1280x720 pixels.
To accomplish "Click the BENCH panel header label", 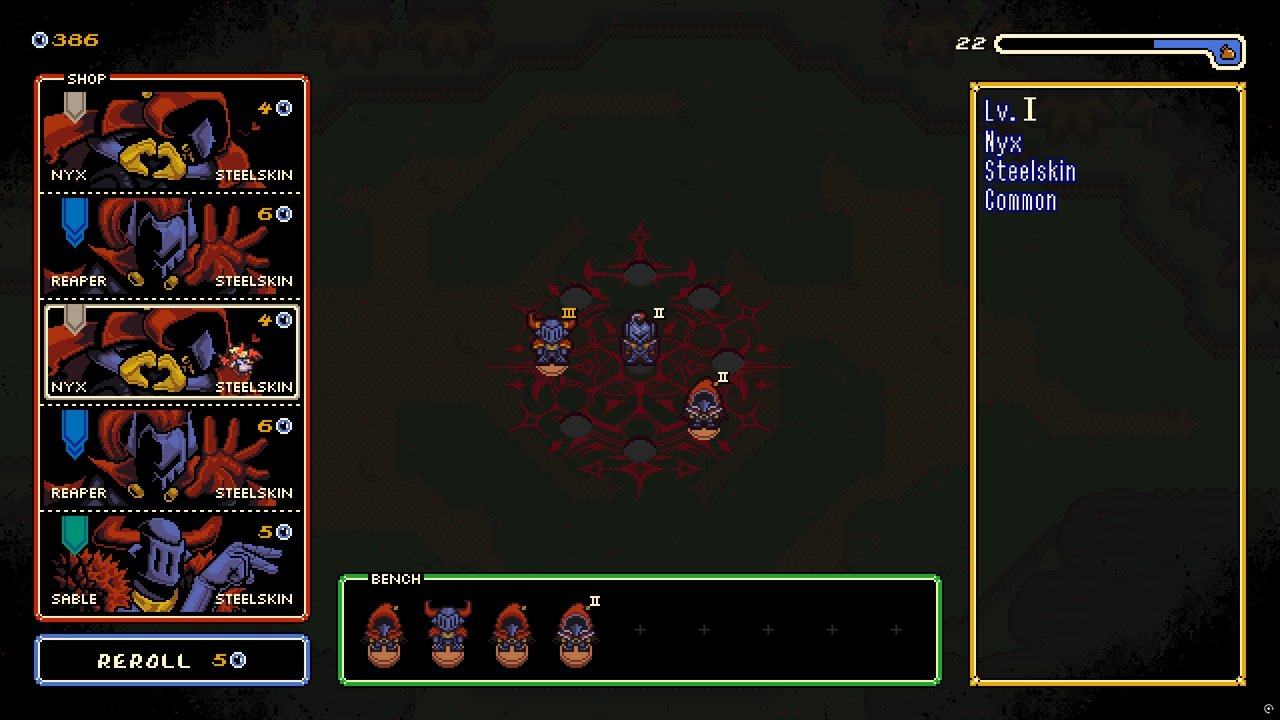I will [x=396, y=579].
